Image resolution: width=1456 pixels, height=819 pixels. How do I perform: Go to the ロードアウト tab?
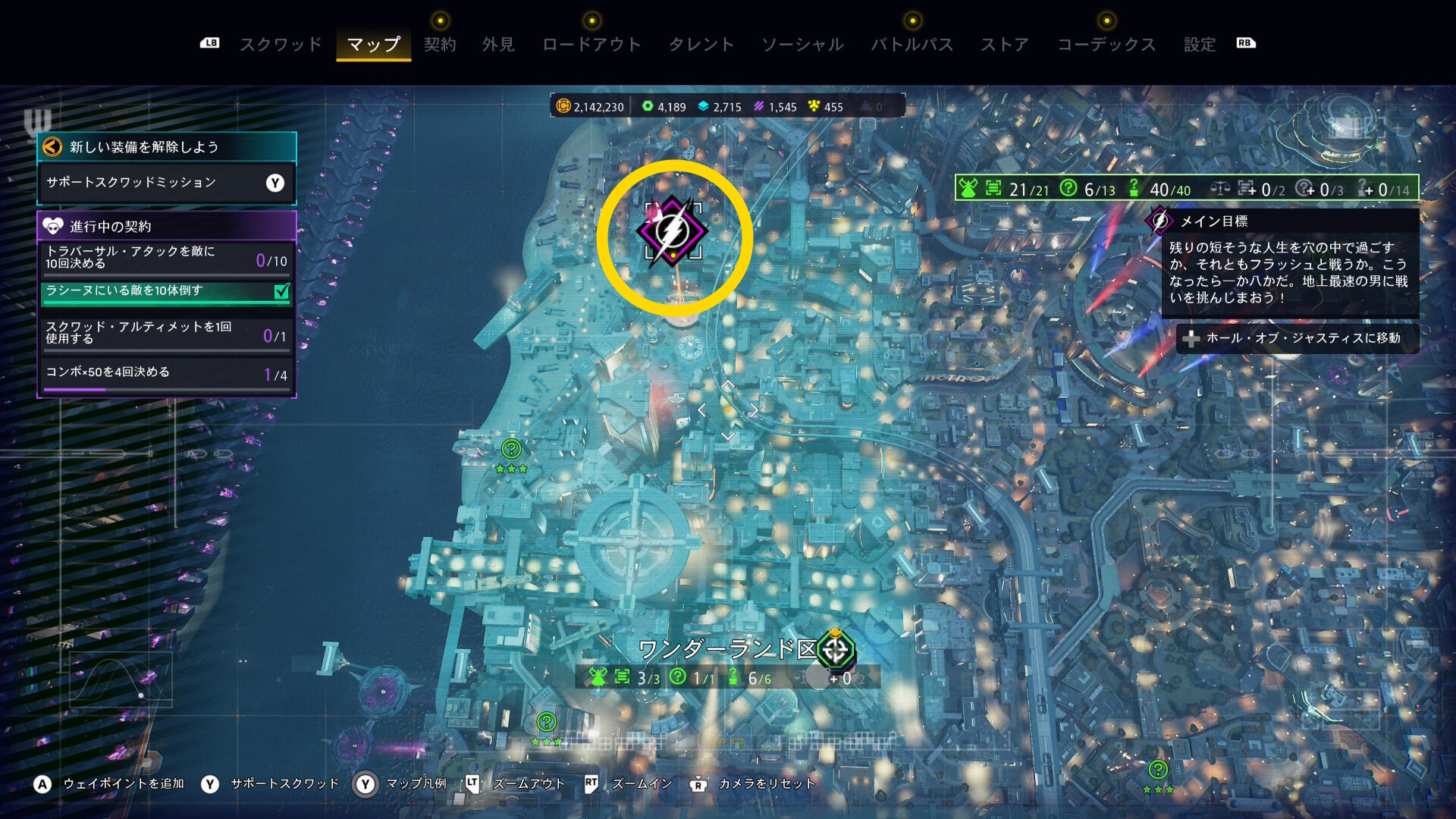(x=591, y=45)
